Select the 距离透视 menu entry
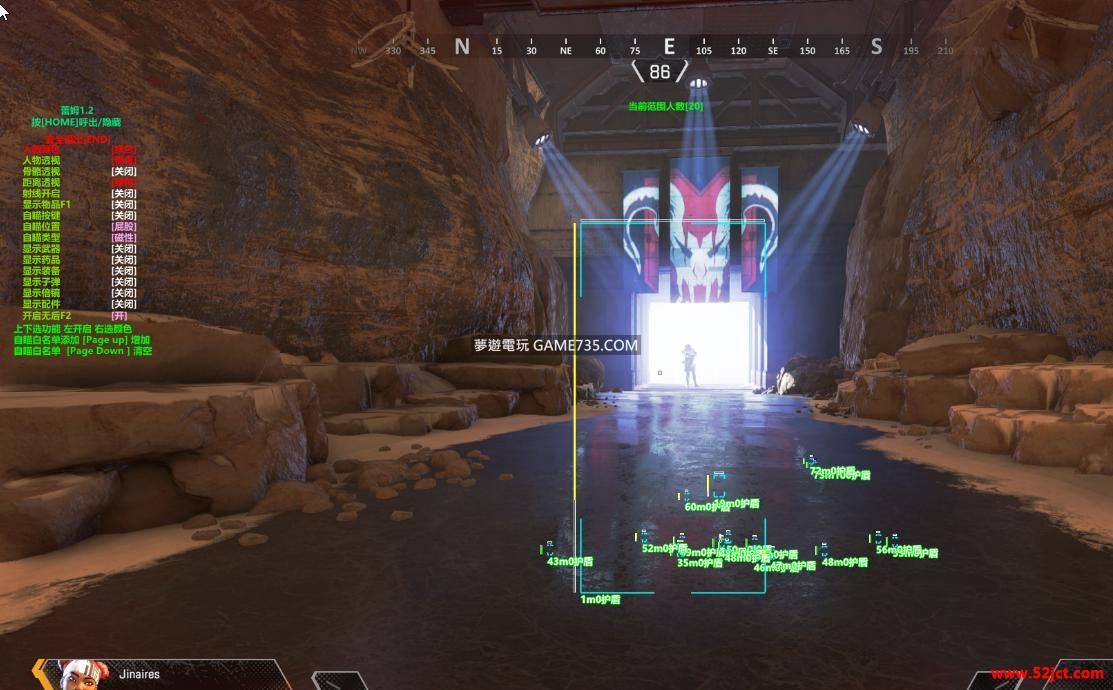Viewport: 1113px width, 690px height. 41,182
